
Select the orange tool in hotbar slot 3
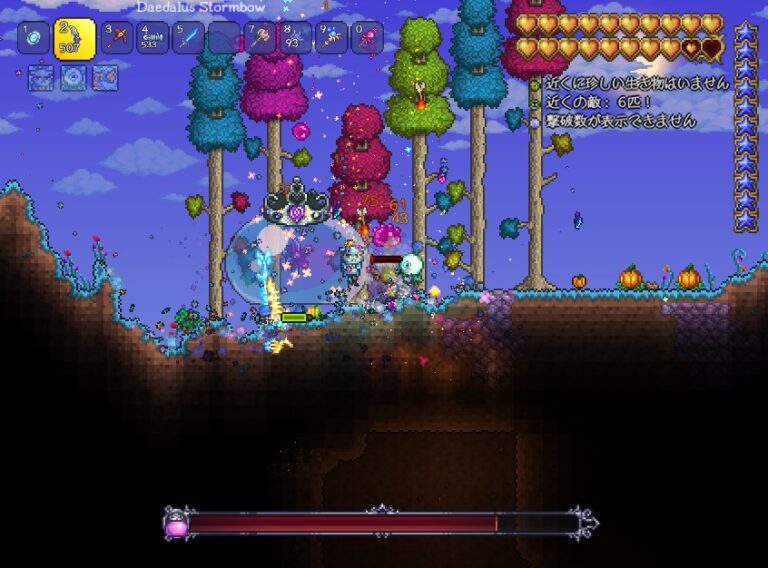(117, 38)
